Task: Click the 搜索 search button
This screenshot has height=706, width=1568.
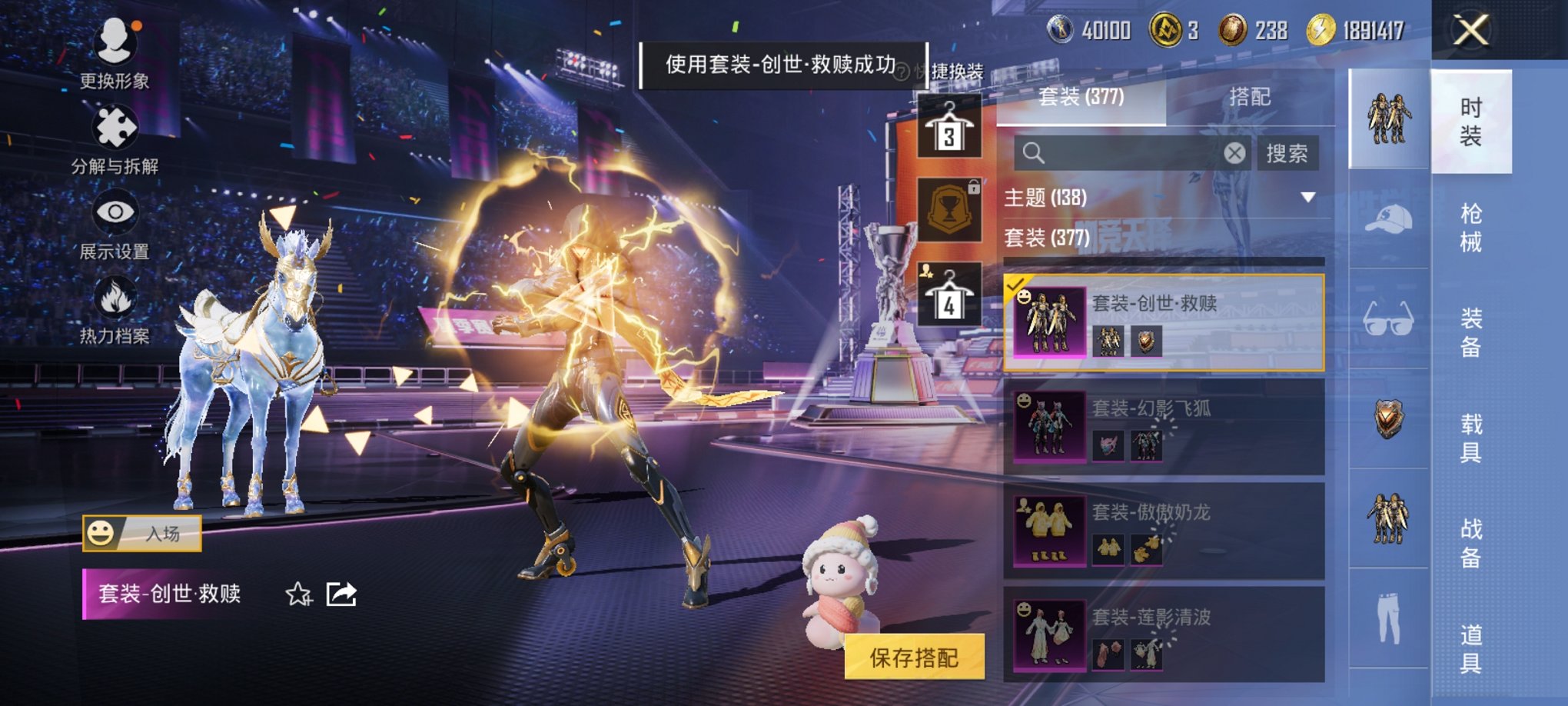Action: [1287, 152]
